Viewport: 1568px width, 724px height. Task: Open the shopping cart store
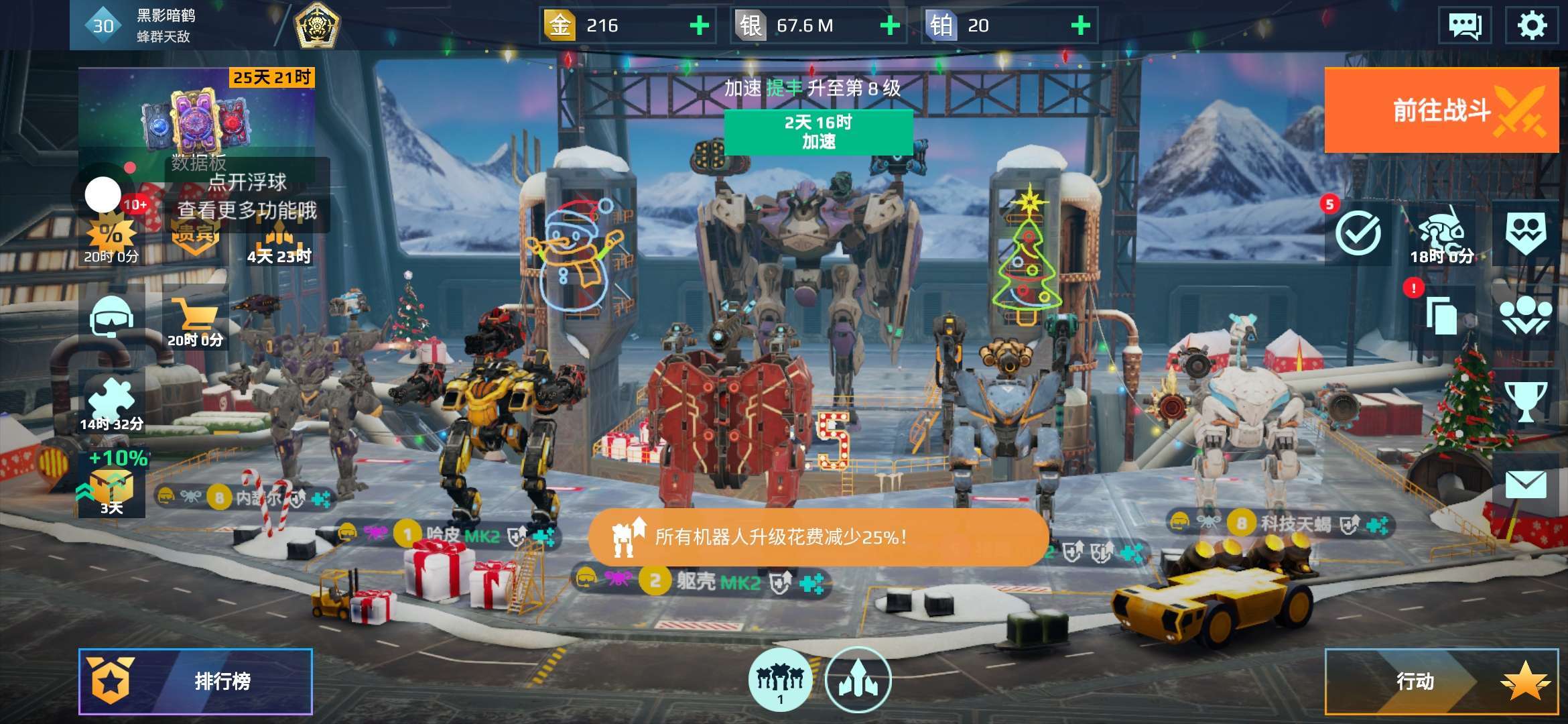pos(194,318)
